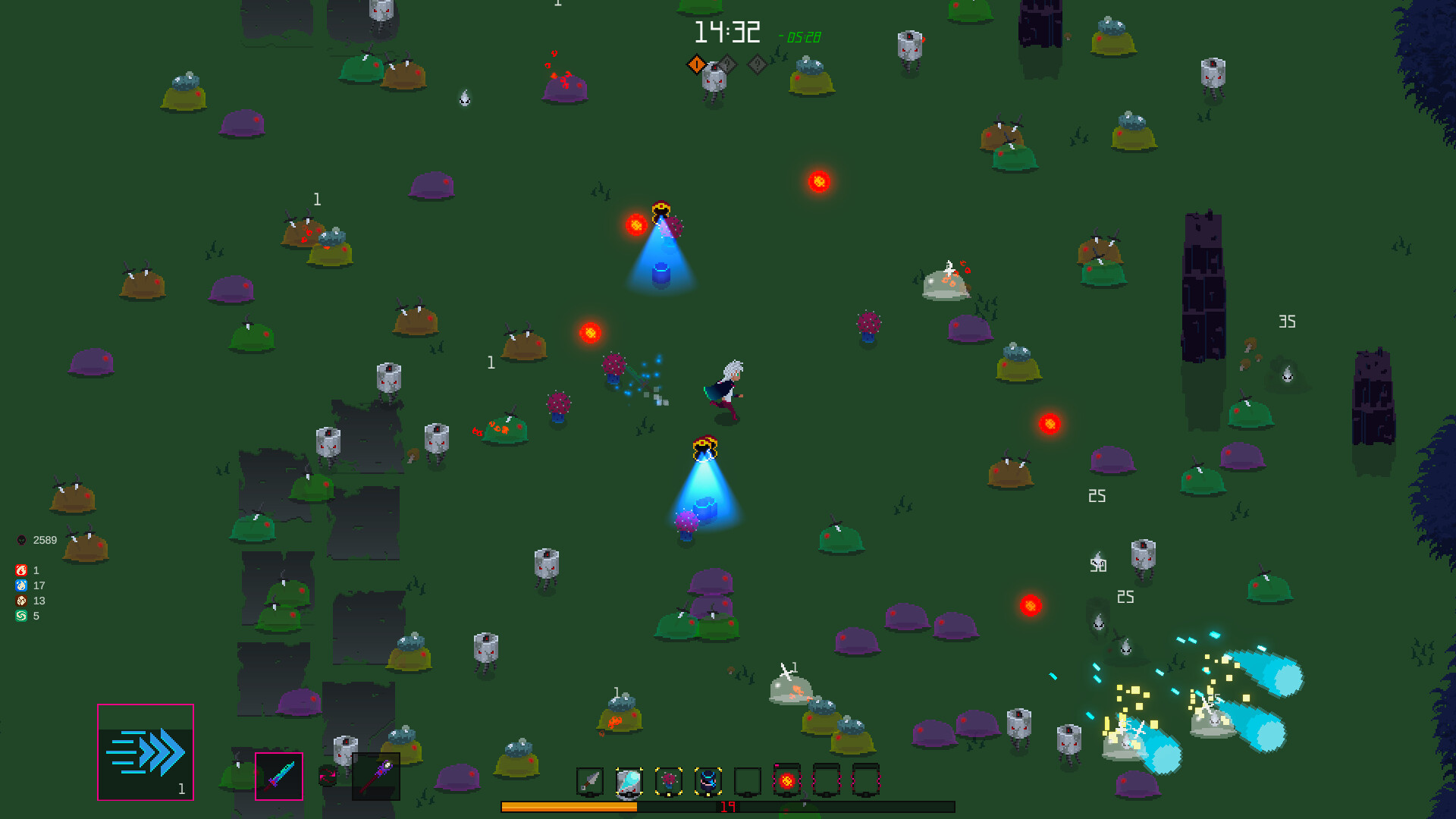Click the orange diamond objective marker
Screen dimensions: 1456x819
point(697,64)
